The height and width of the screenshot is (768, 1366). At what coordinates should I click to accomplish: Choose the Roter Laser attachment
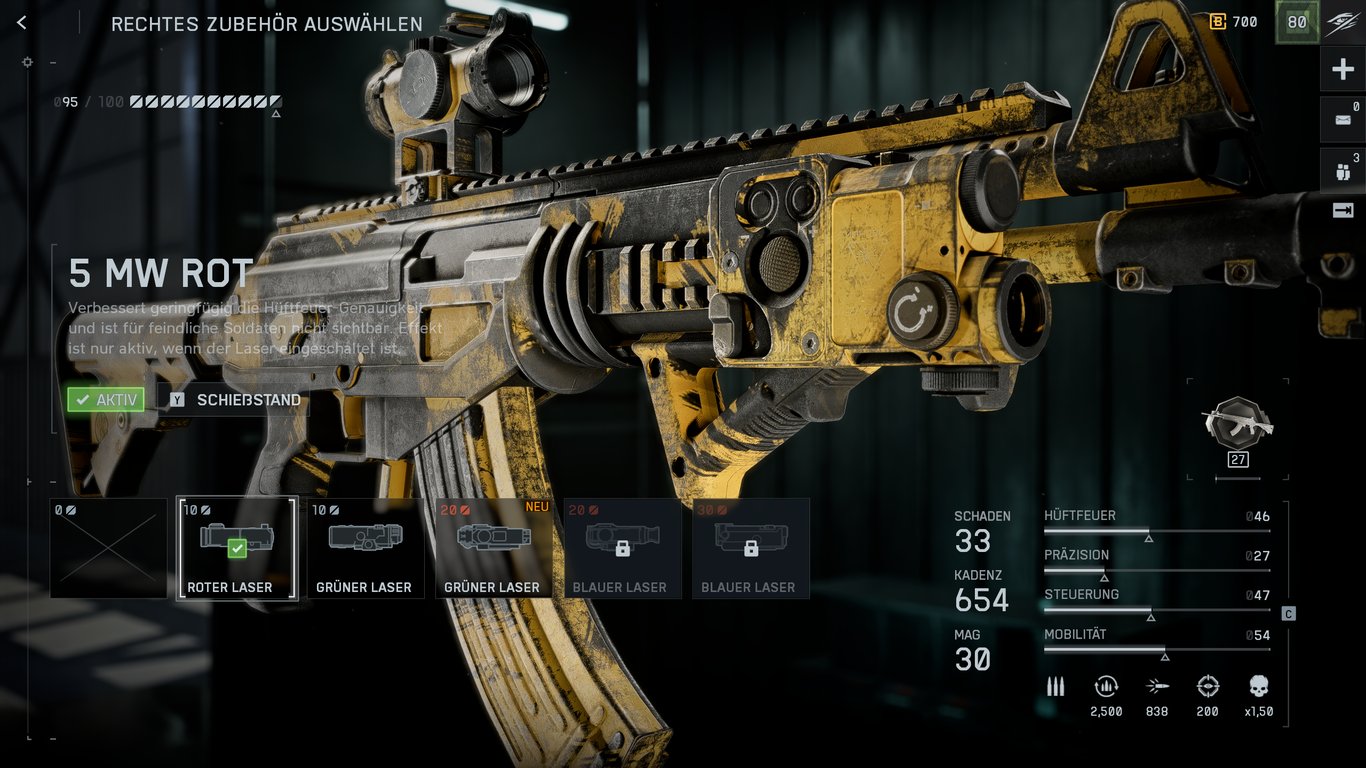tap(236, 548)
